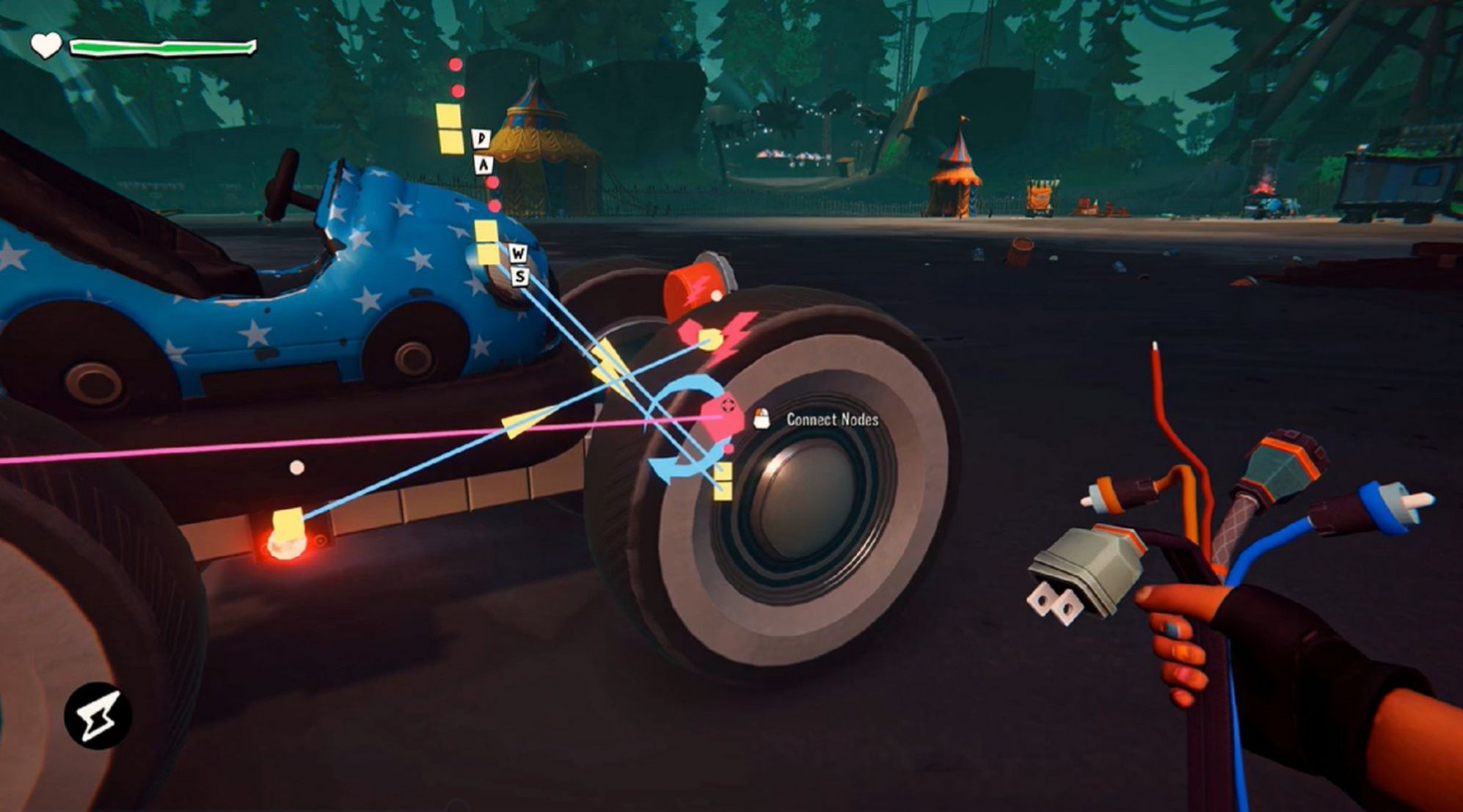Activate the lightning bolt icon in the corner
The height and width of the screenshot is (812, 1463).
click(98, 716)
